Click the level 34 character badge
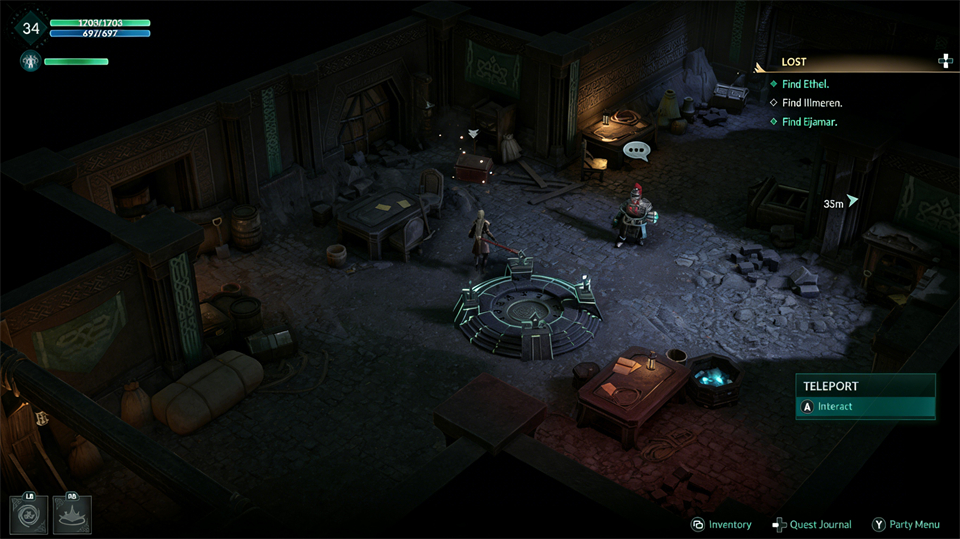Screen dimensions: 960x539 click(x=31, y=28)
